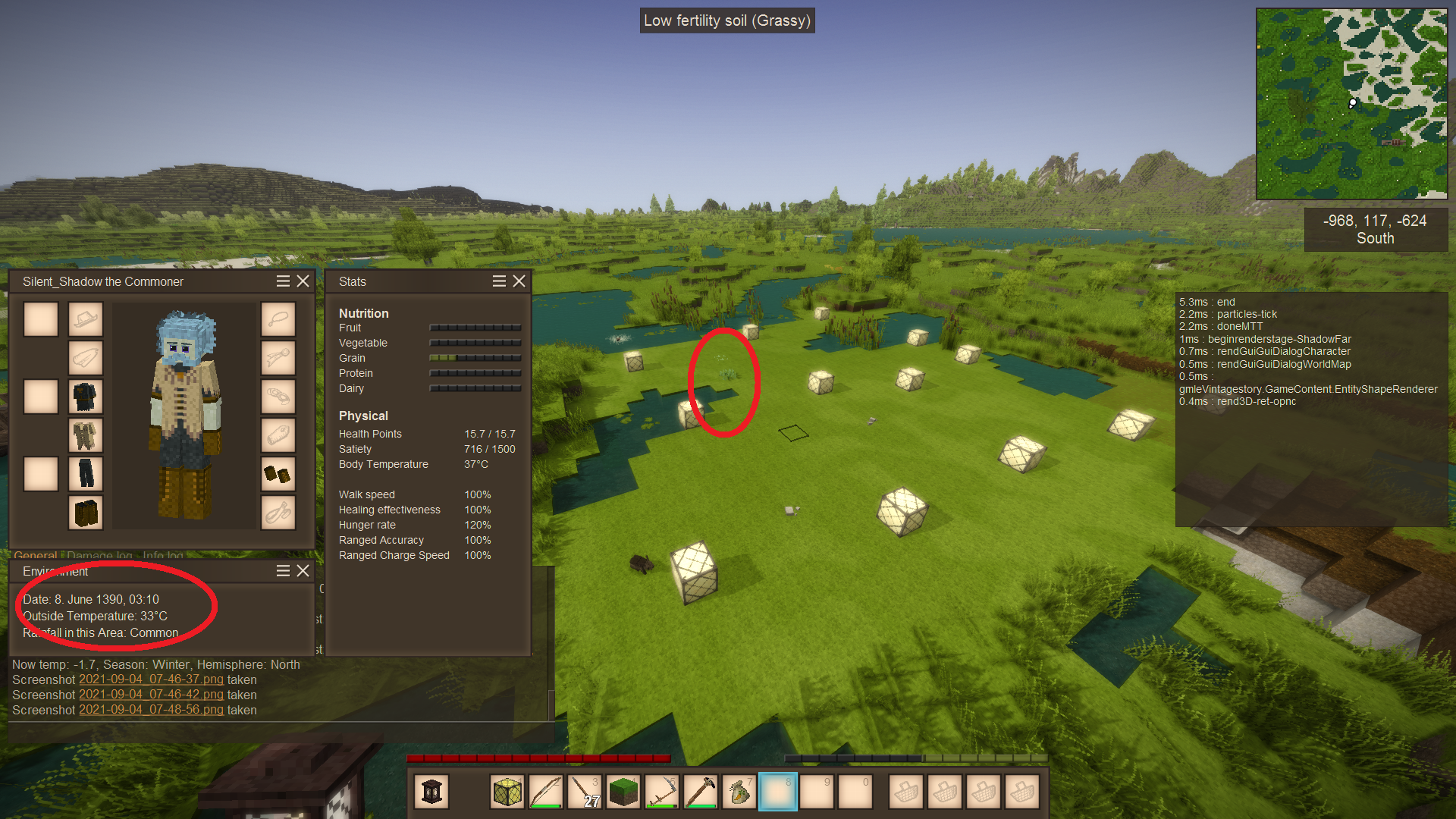Select the arrow stack of 27
Screen dimensions: 1456x819
(x=585, y=792)
